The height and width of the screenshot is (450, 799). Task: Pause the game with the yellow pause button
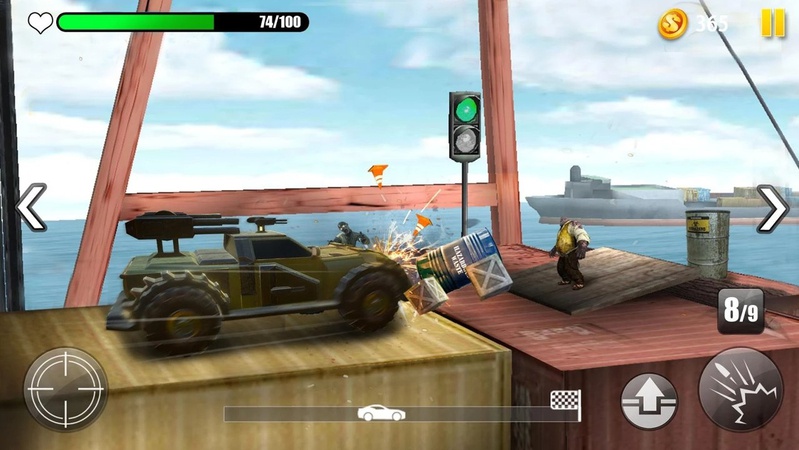(773, 23)
